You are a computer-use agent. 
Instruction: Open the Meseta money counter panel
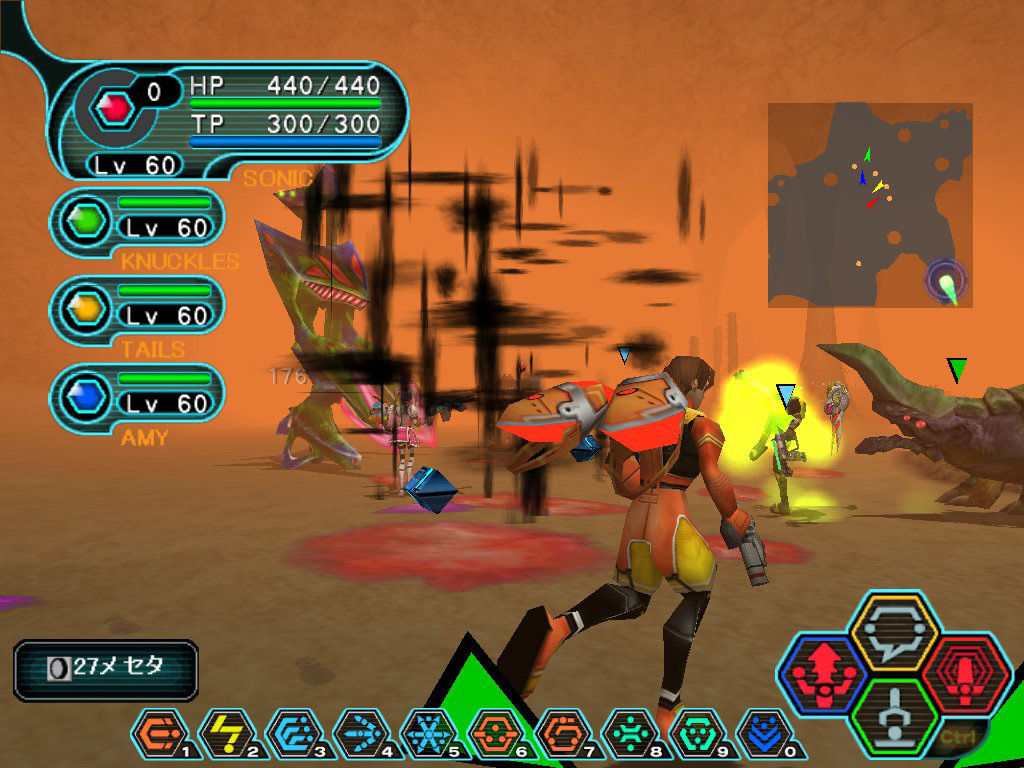tap(105, 669)
